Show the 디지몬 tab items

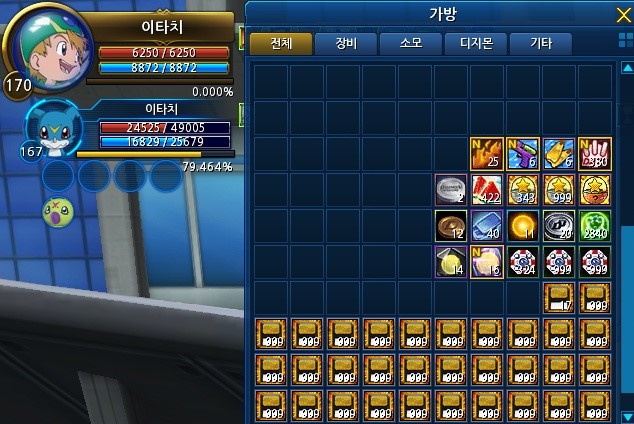[x=475, y=43]
